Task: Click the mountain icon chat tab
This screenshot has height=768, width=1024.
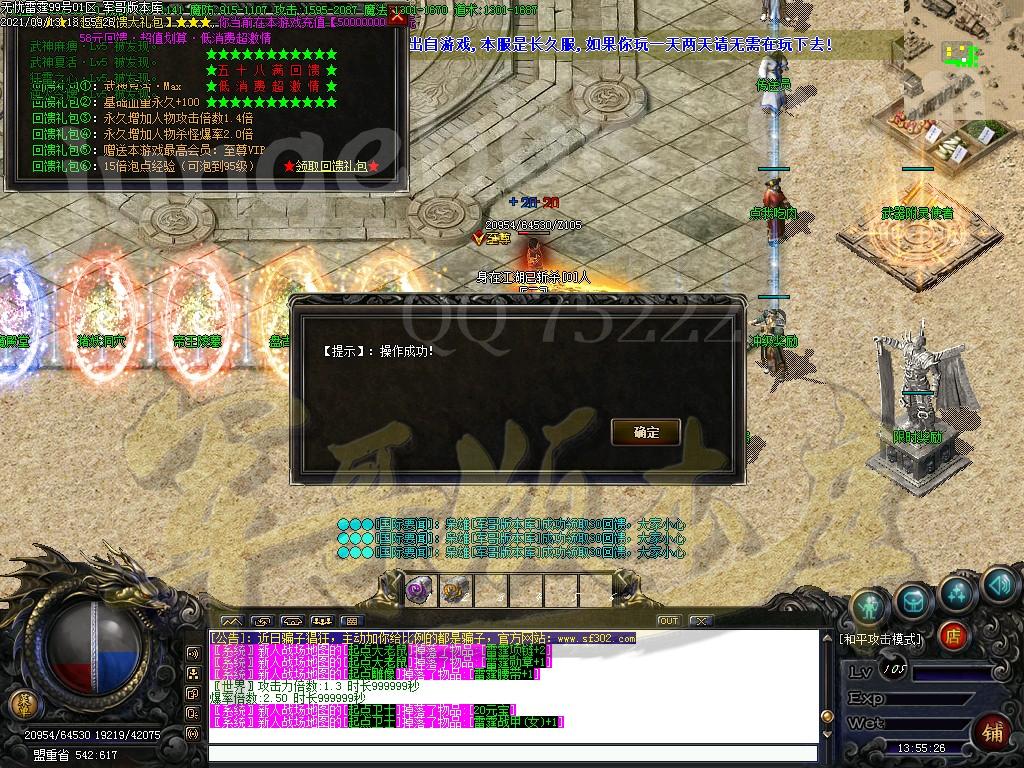Action: point(231,621)
